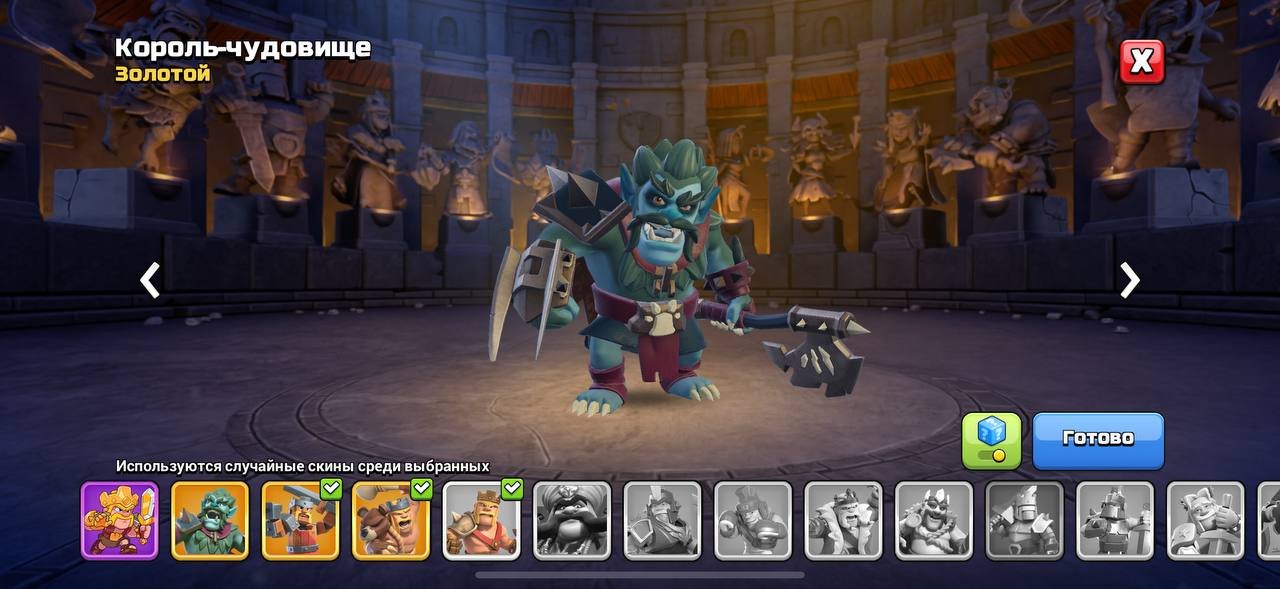Toggle the random skin dice switch
The width and height of the screenshot is (1280, 589).
pos(991,440)
